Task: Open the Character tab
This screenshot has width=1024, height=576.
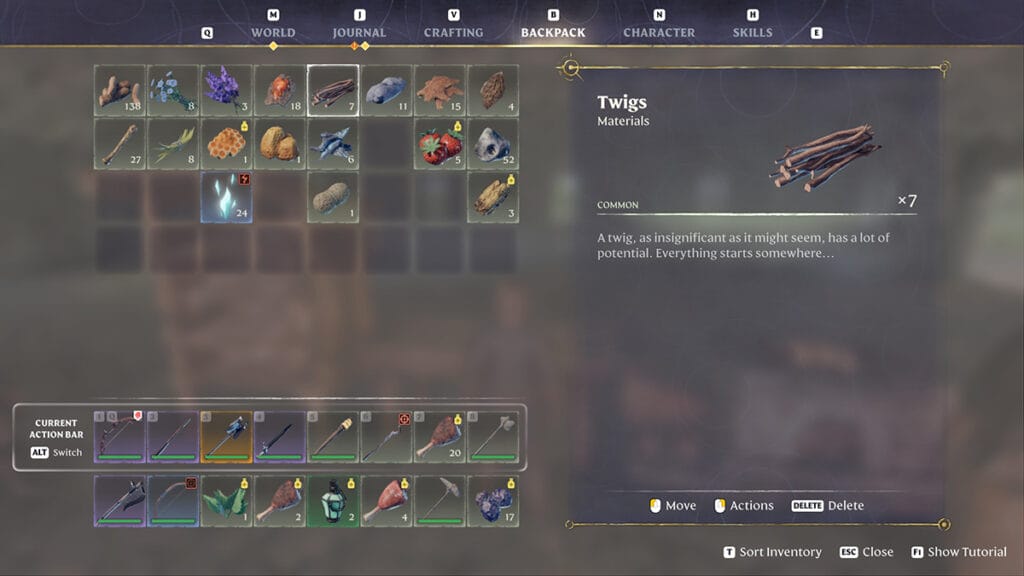Action: point(659,32)
